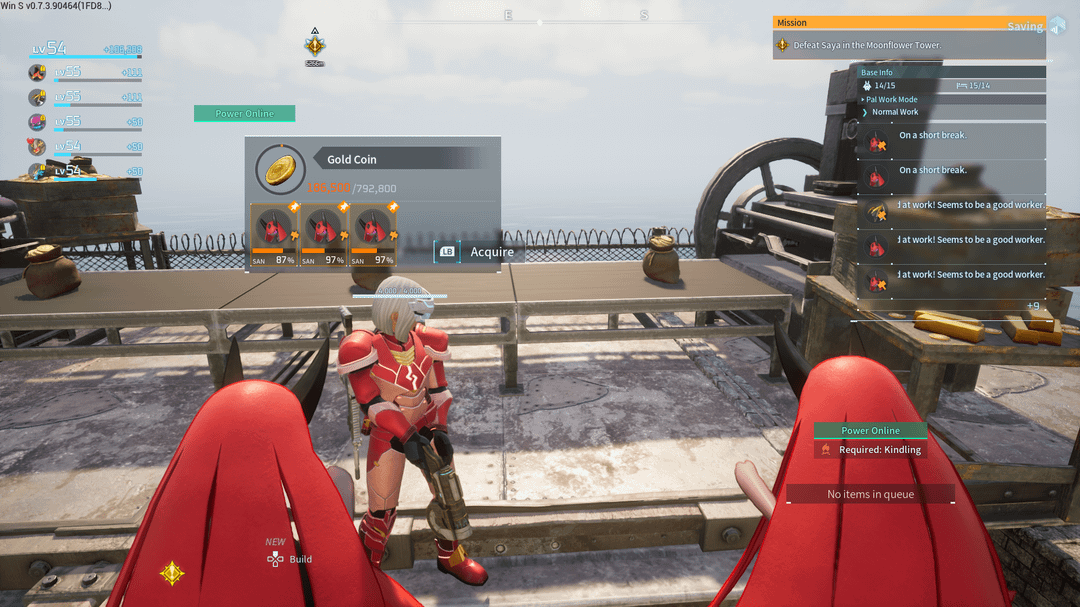Image resolution: width=1080 pixels, height=607 pixels.
Task: Select the yellow-striped pal in the base log
Action: [877, 211]
